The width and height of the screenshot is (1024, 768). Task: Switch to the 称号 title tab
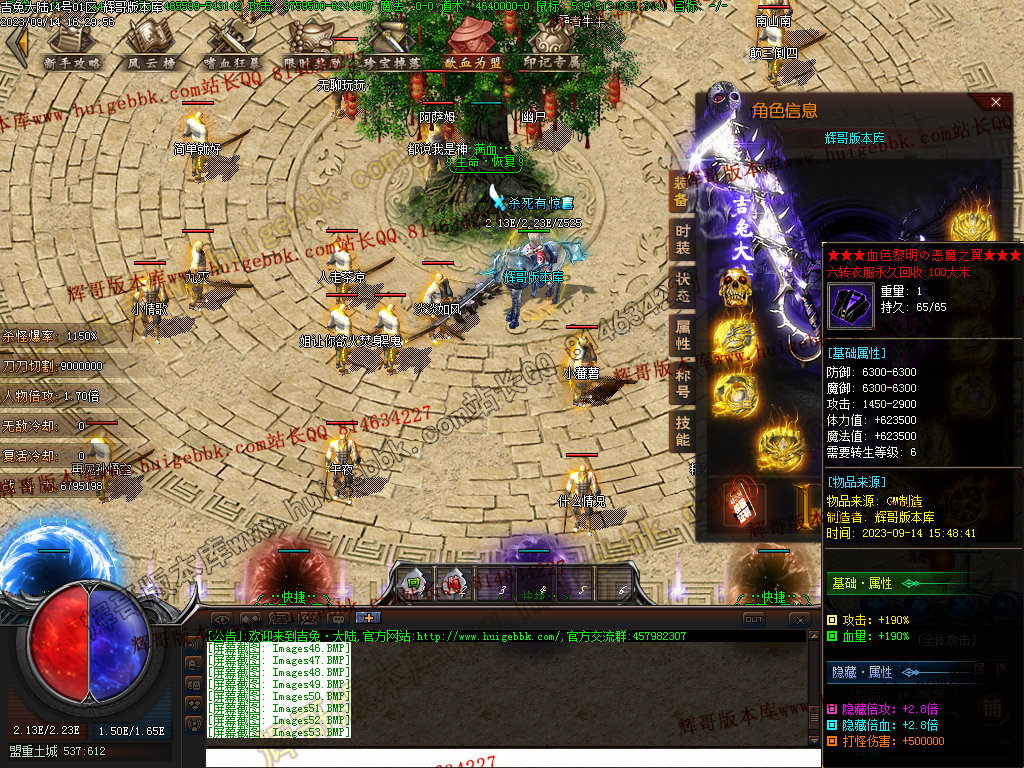coord(681,384)
